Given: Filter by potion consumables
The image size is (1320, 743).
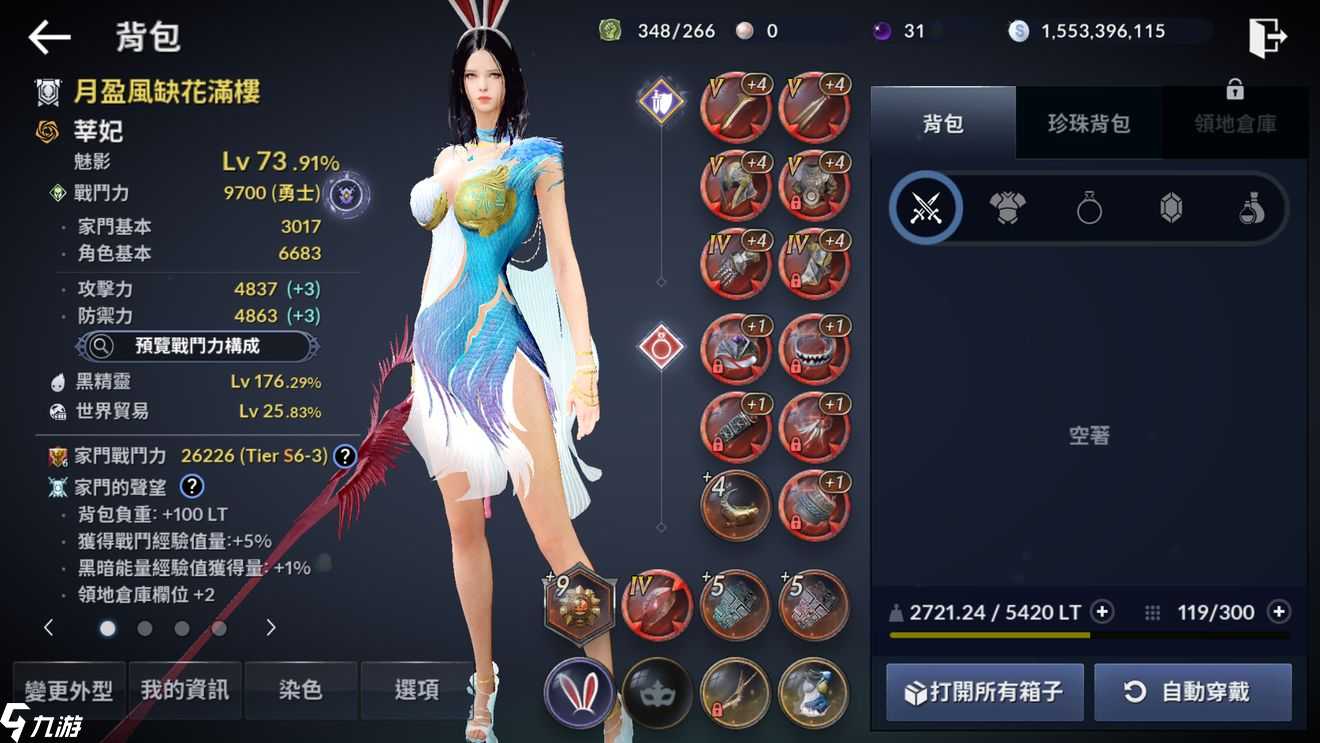Looking at the screenshot, I should [x=1252, y=210].
